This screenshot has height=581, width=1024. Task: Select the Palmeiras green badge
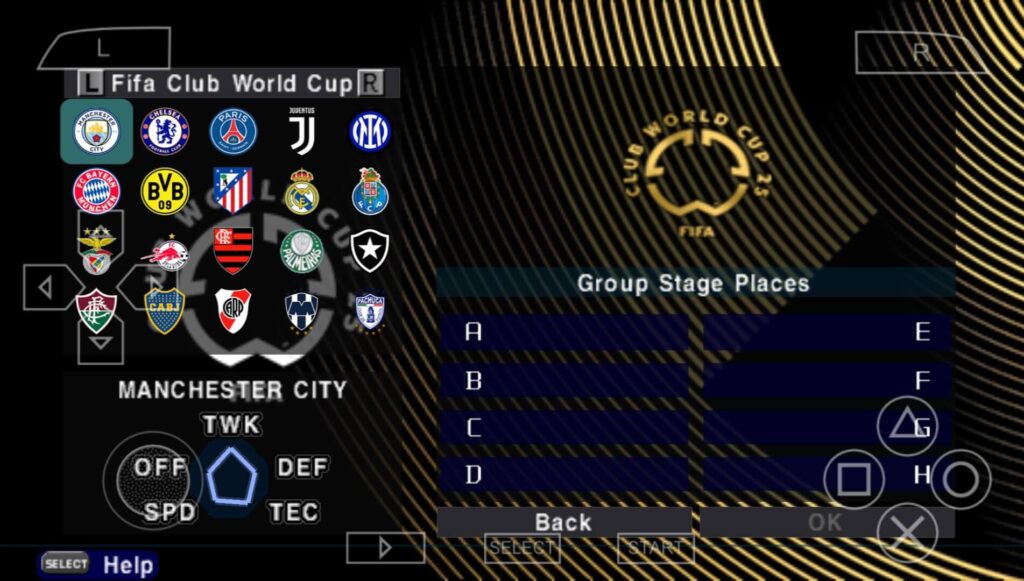(x=301, y=251)
